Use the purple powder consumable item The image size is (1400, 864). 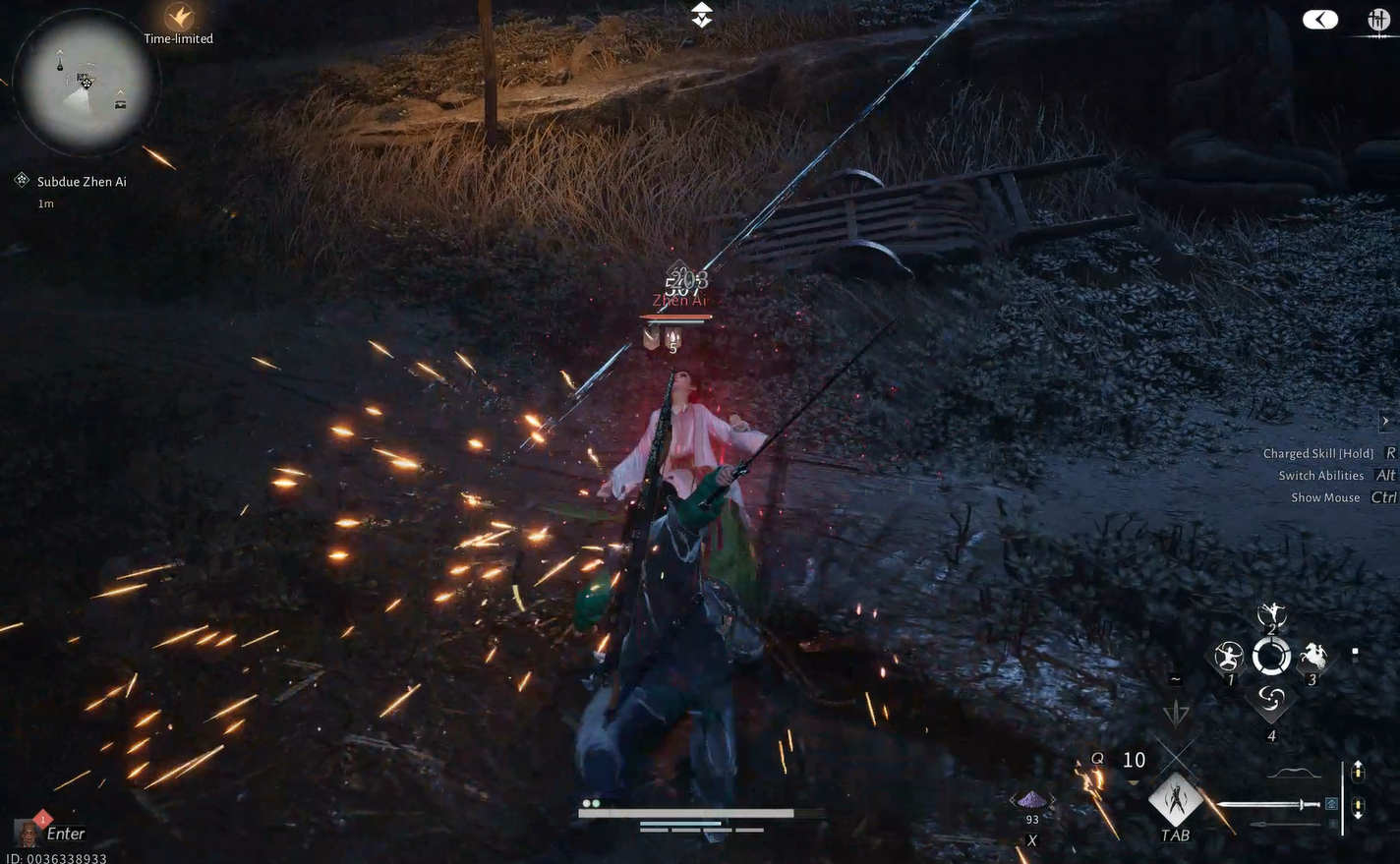click(x=1031, y=800)
